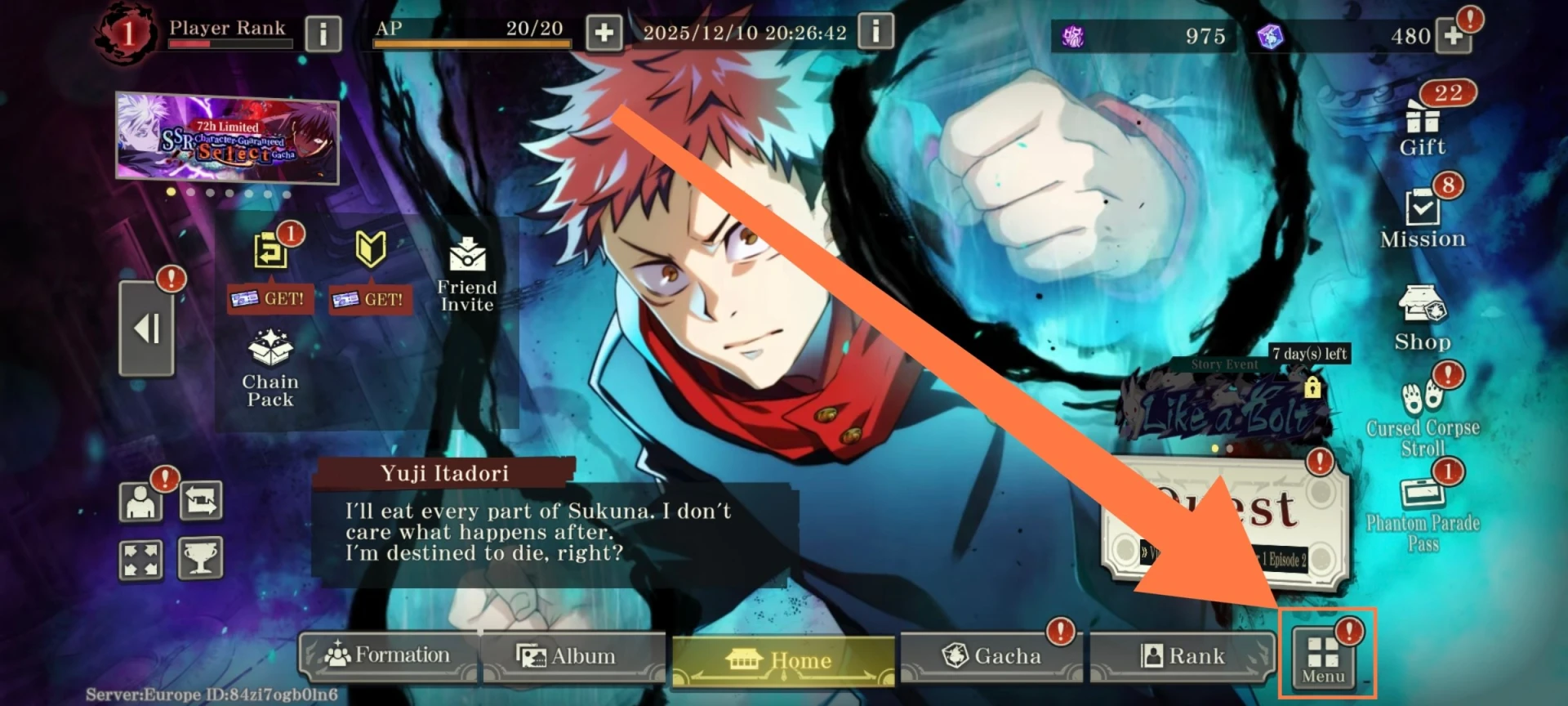Open the Menu button
Screen dimensions: 1568x706
click(x=1323, y=659)
